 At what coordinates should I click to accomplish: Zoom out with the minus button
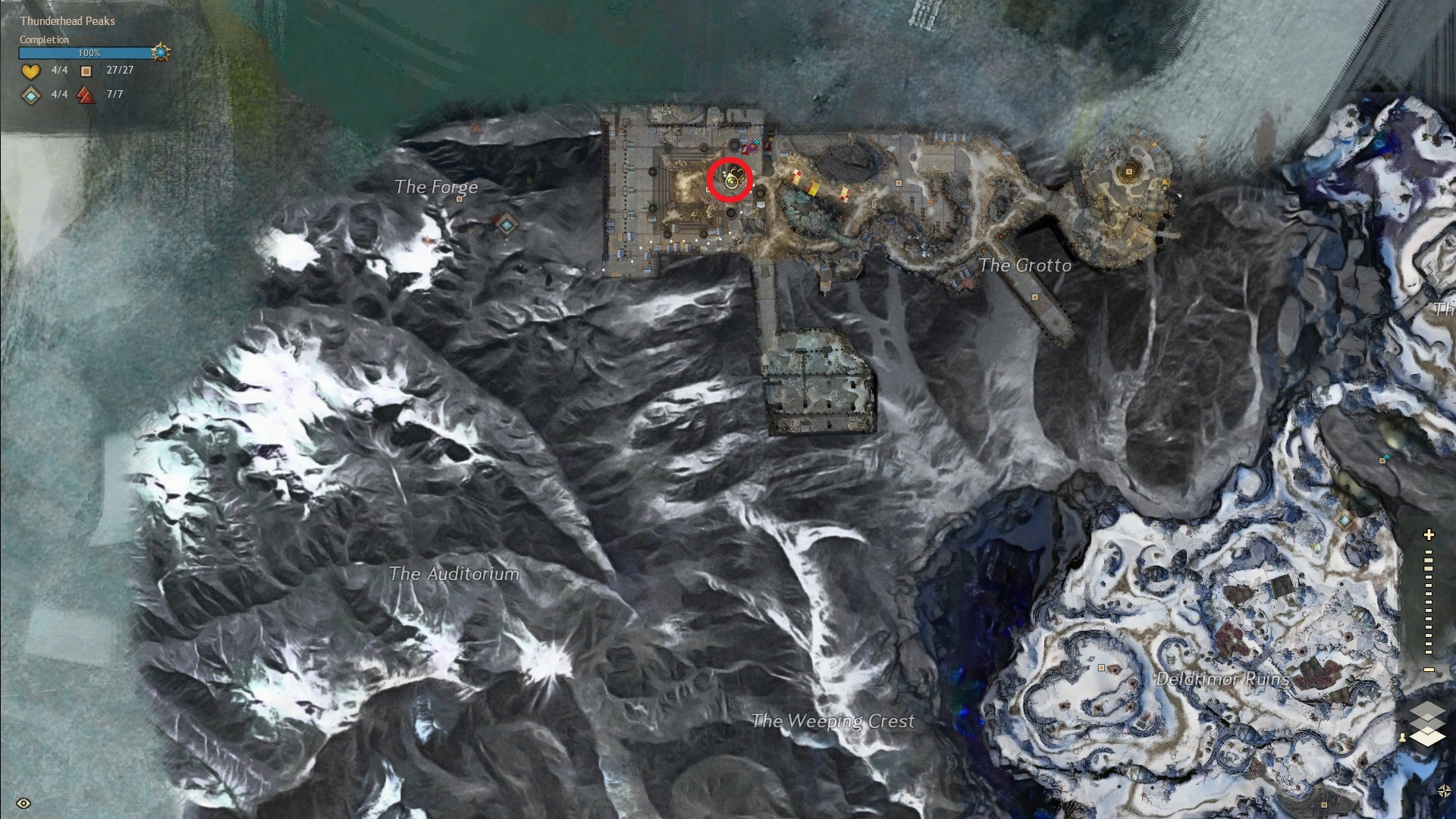[1429, 670]
